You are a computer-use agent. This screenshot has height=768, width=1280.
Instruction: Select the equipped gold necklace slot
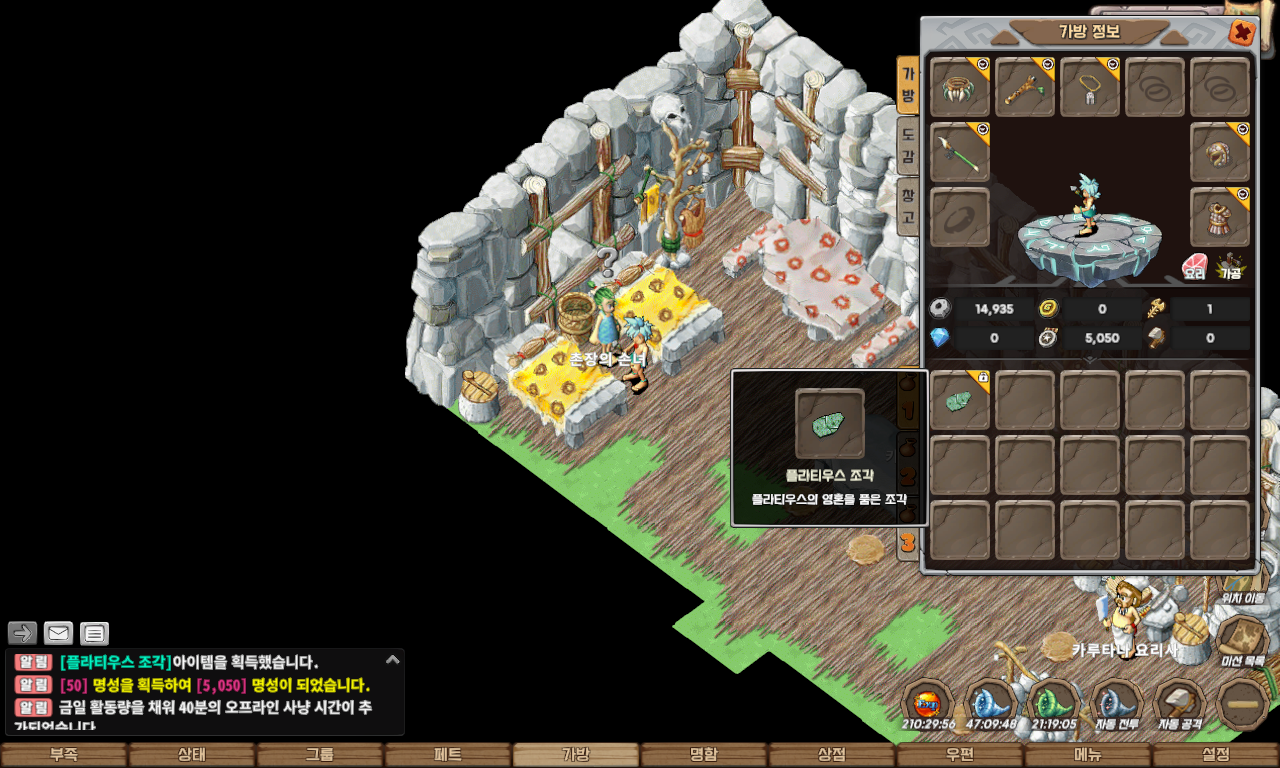click(1090, 87)
